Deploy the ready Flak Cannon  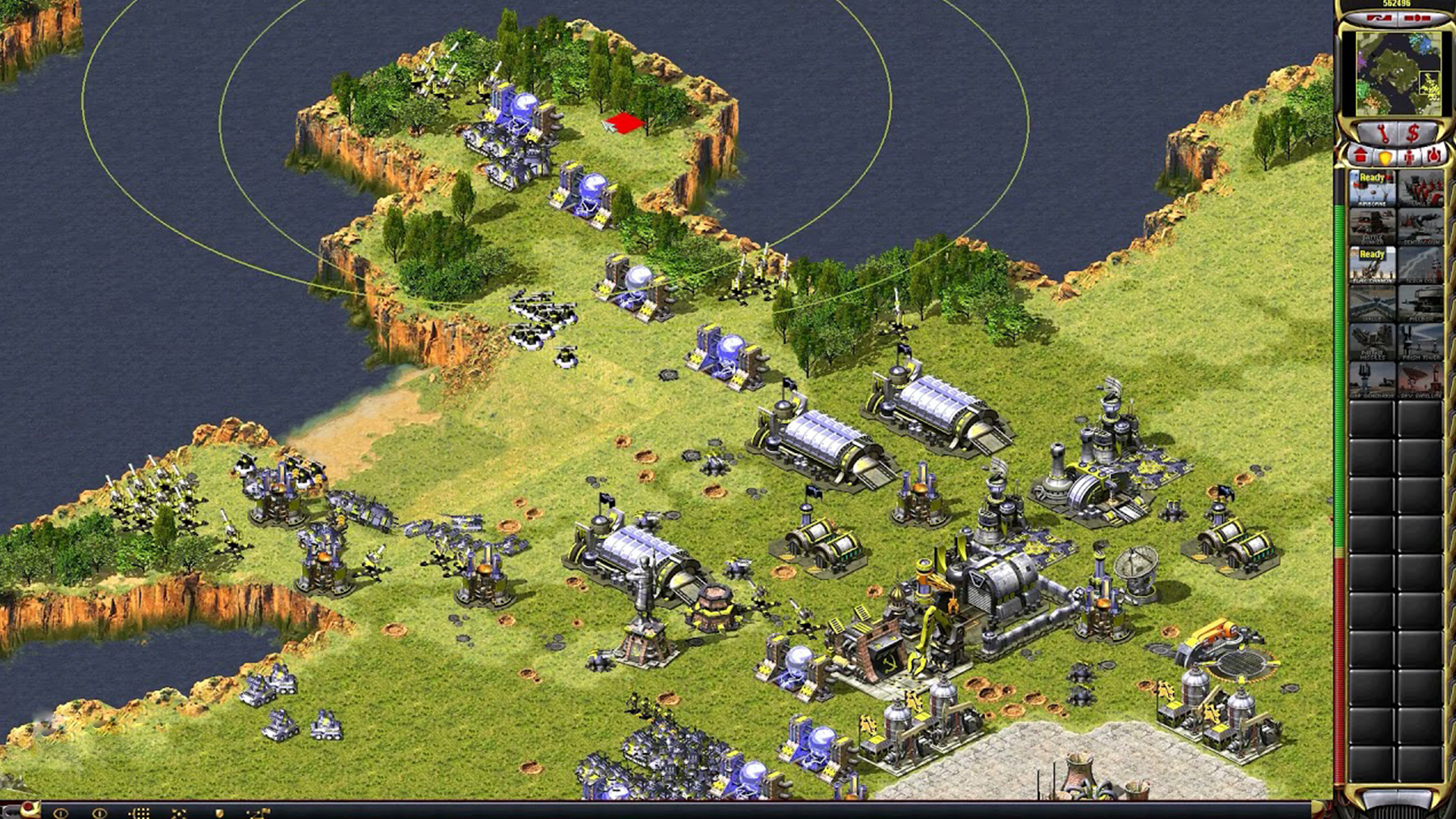tap(1374, 265)
